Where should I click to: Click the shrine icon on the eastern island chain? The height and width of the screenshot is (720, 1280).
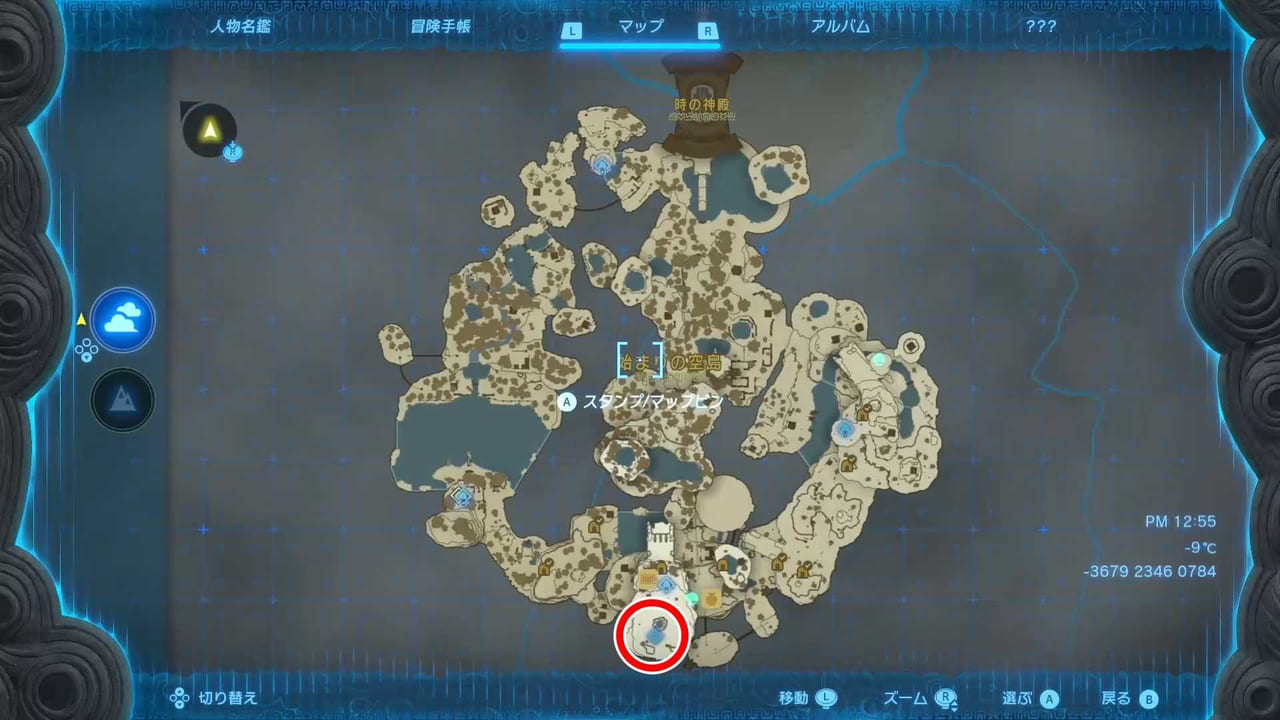[845, 428]
